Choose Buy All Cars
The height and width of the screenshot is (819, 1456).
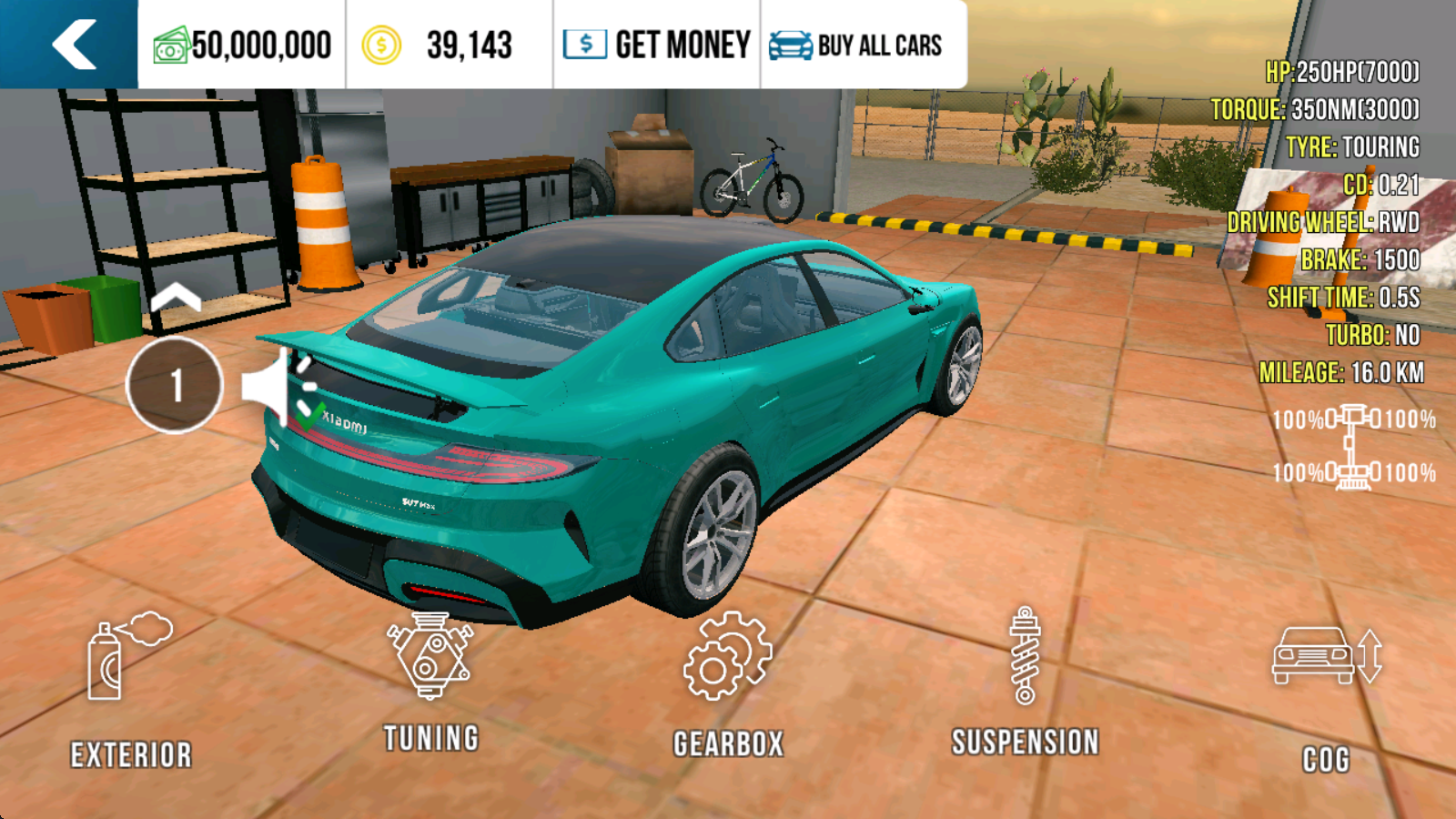[x=855, y=45]
